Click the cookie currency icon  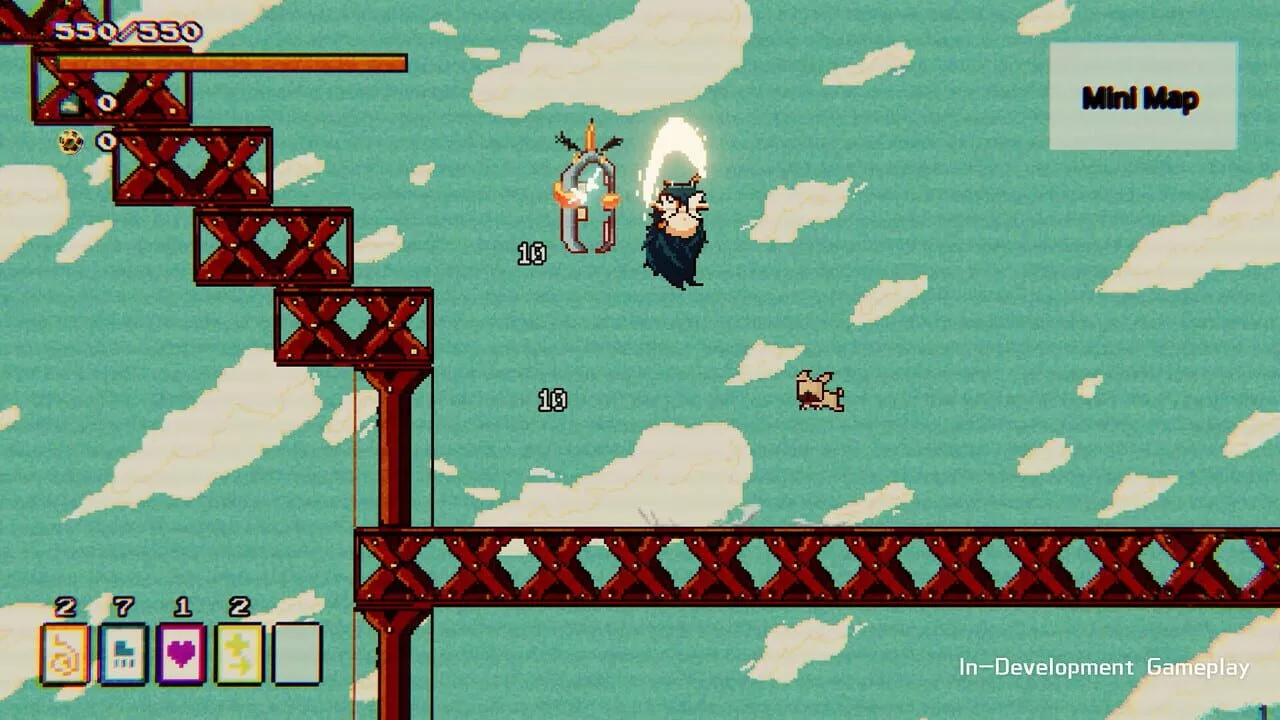(70, 142)
